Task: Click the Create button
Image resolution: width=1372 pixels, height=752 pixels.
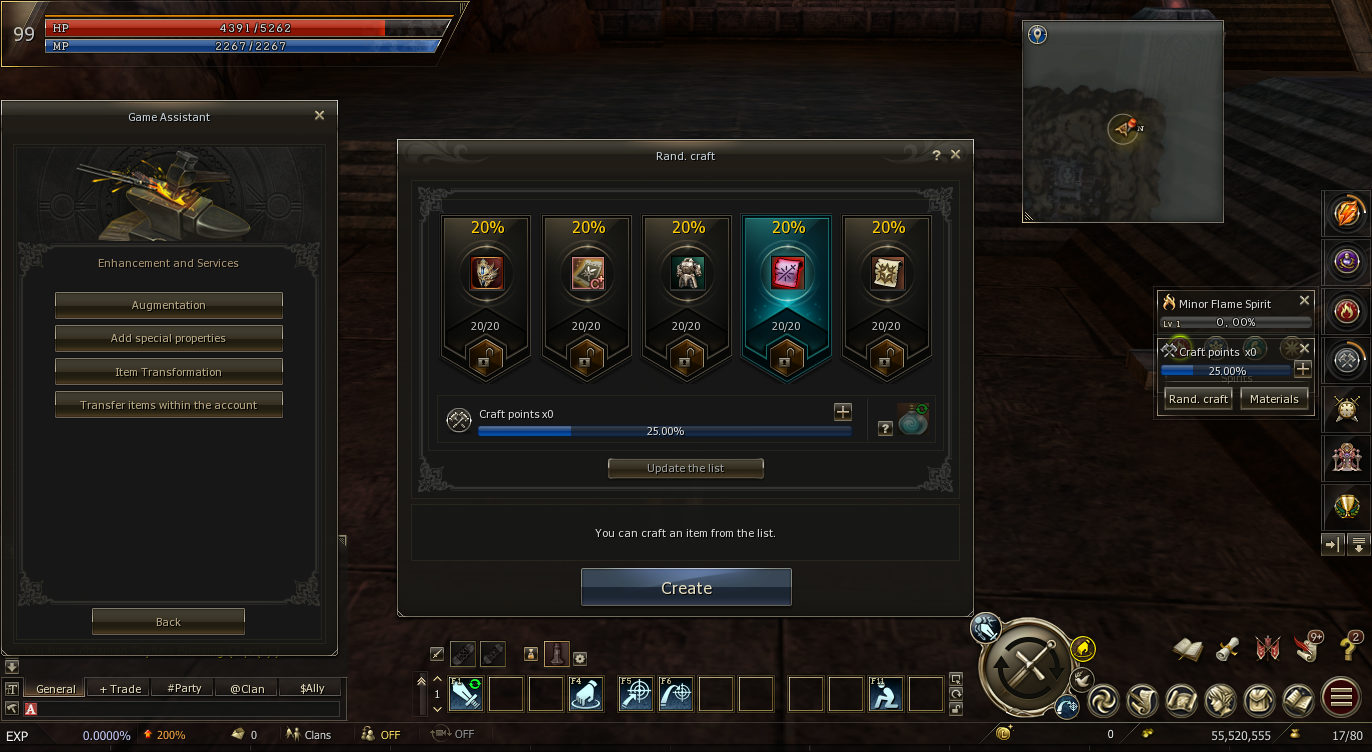Action: point(686,588)
